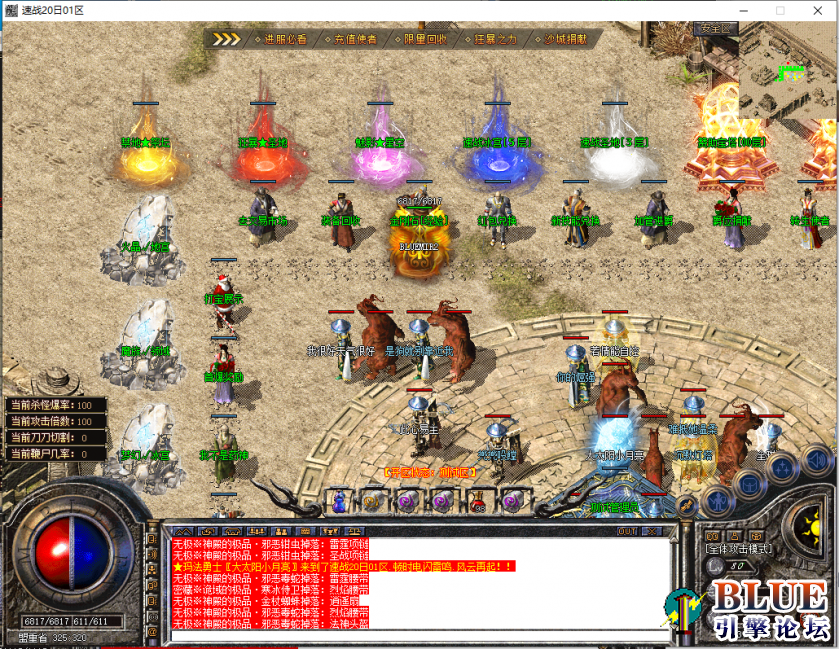Use the blue potion in the belt
Image resolution: width=839 pixels, height=649 pixels.
(338, 499)
